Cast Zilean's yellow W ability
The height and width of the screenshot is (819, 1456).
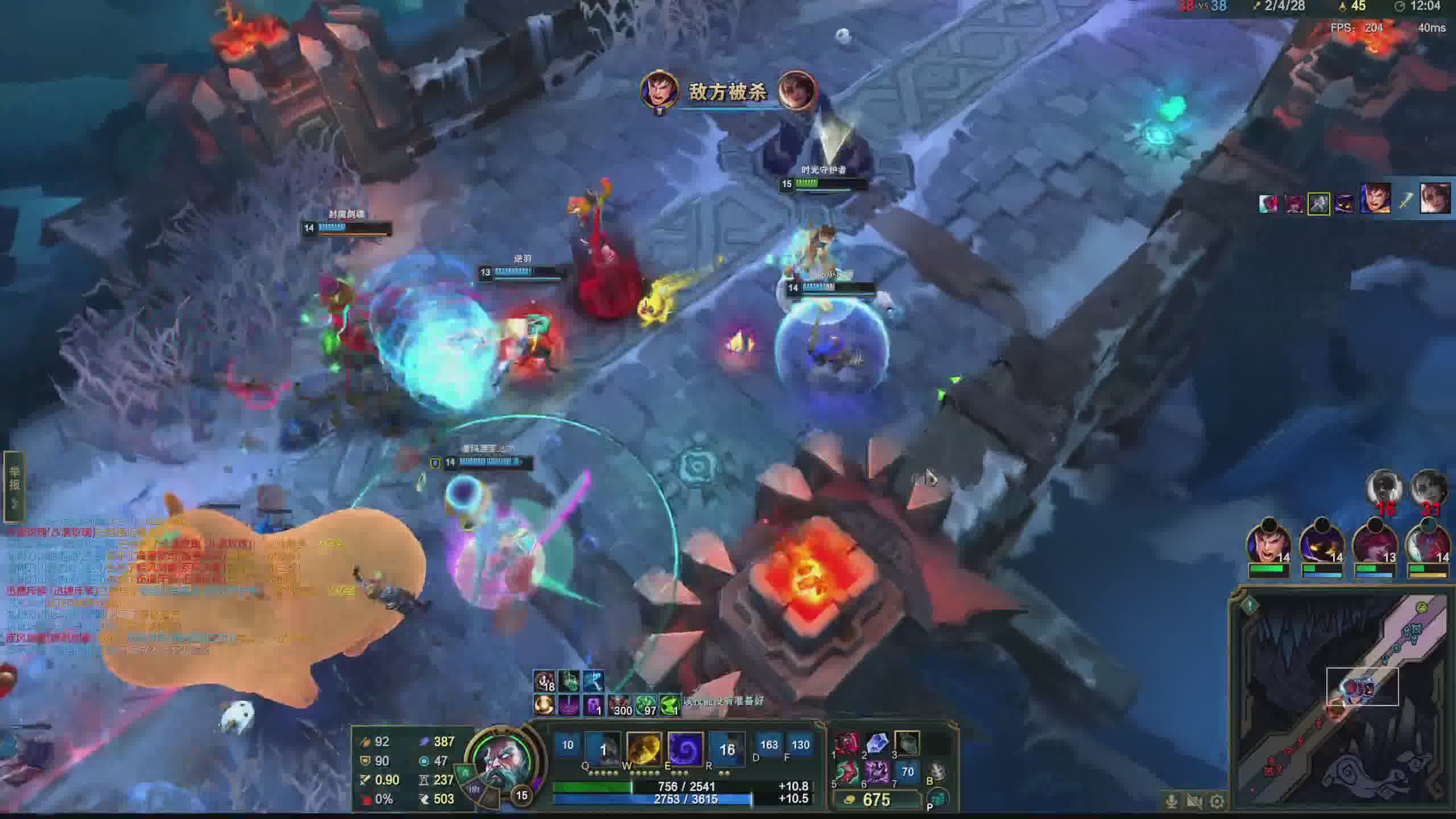coord(644,748)
